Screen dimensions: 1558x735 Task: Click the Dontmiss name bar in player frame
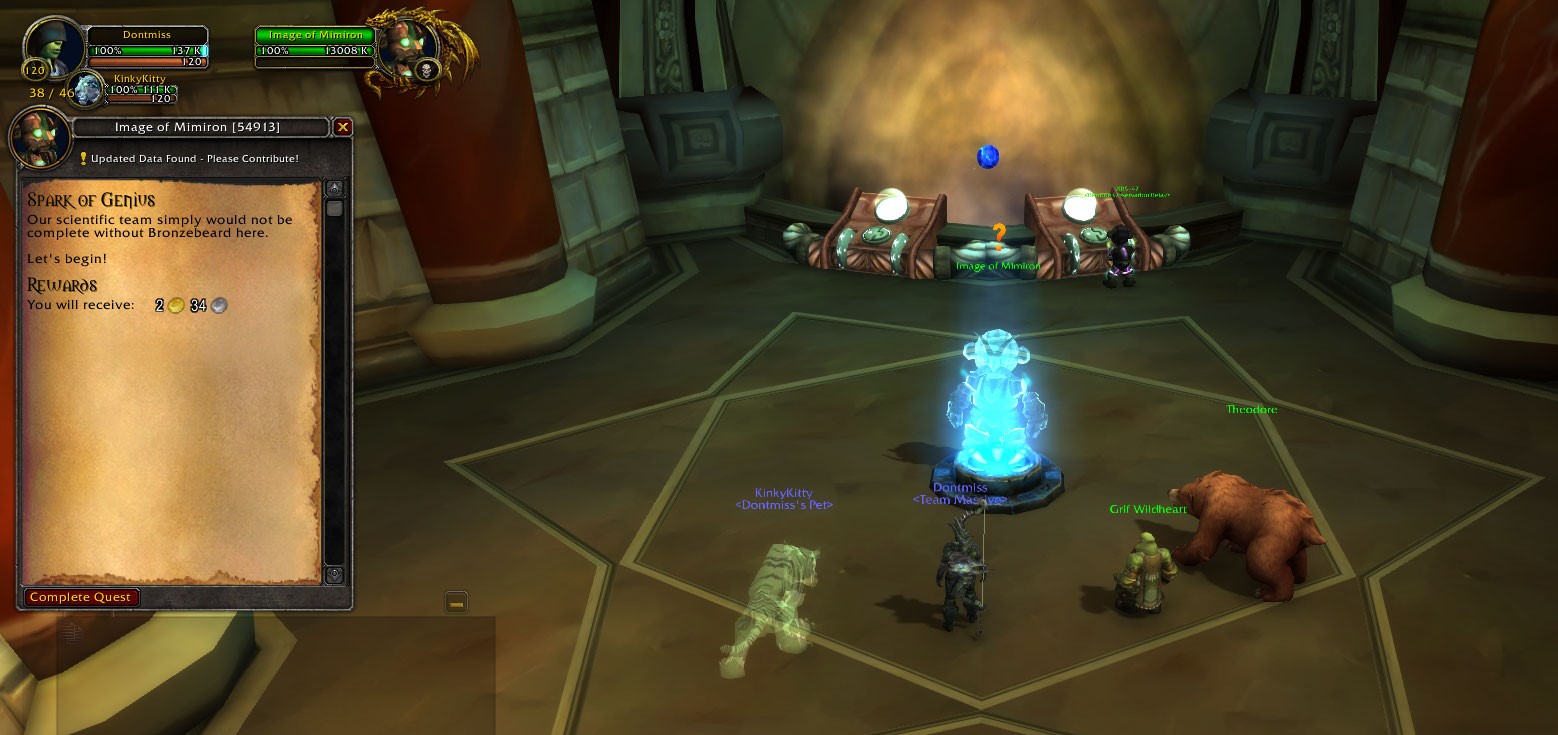147,35
